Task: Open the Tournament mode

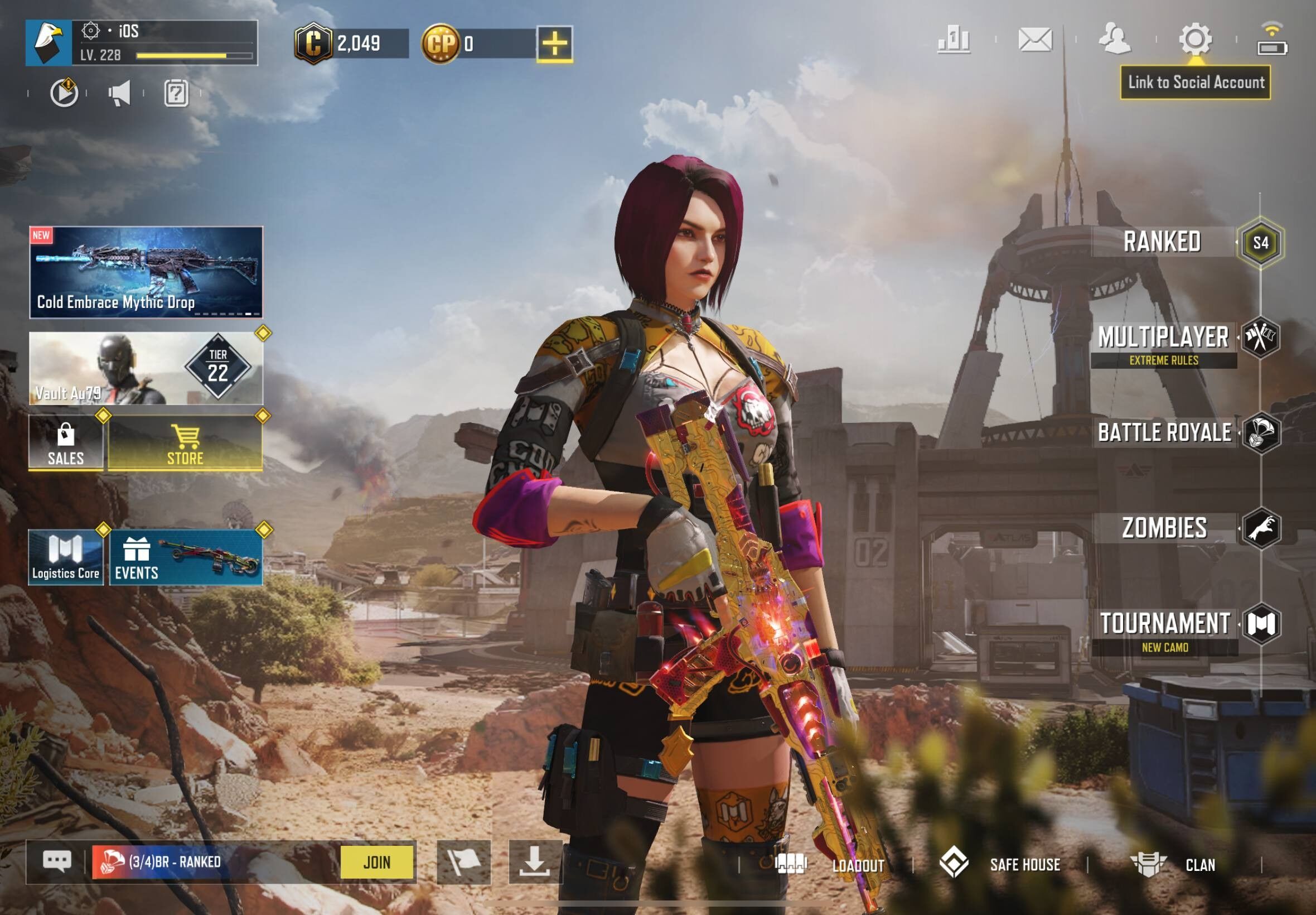Action: [1165, 624]
